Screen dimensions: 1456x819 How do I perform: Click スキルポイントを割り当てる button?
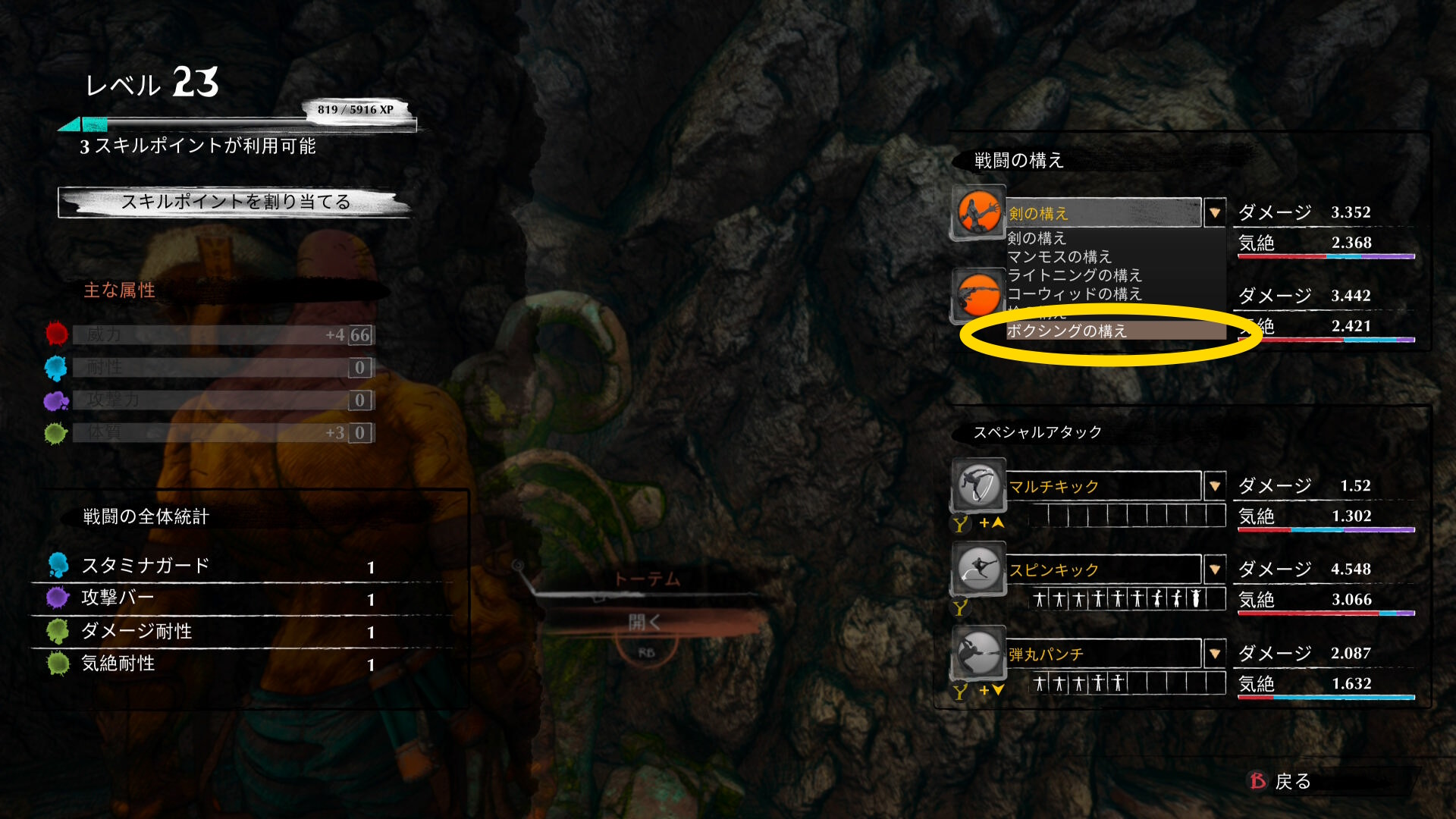point(235,202)
